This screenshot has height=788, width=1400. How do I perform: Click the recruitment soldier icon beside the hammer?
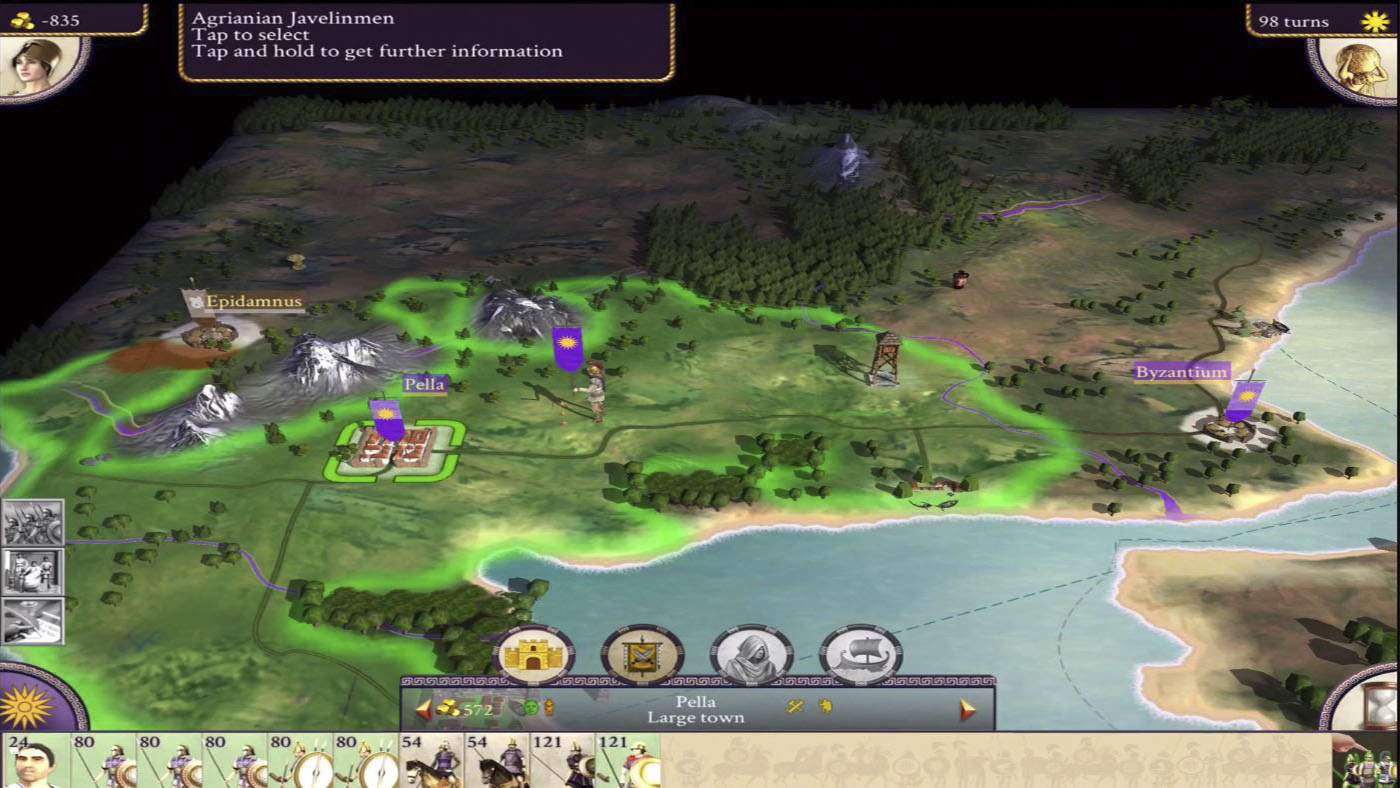[823, 707]
